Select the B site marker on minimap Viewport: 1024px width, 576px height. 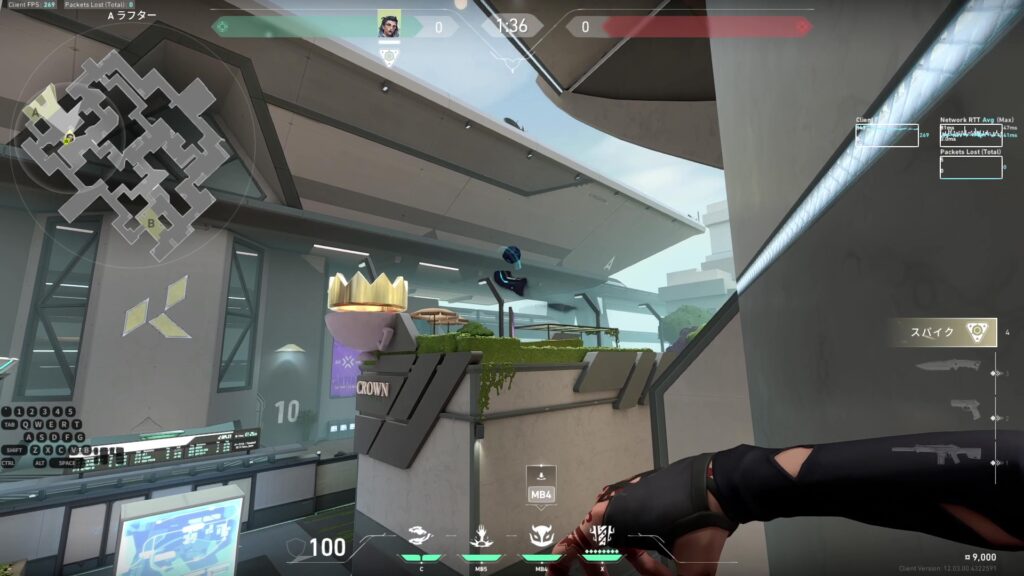tap(151, 223)
